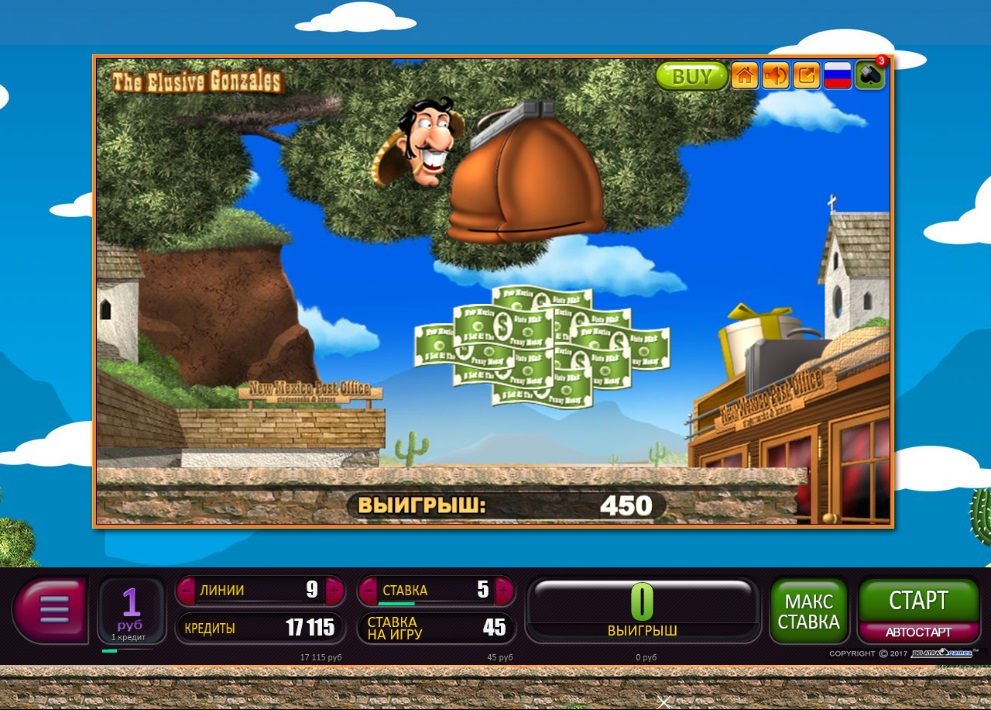Change language via the Russian flag
991x710 pixels.
[x=837, y=76]
